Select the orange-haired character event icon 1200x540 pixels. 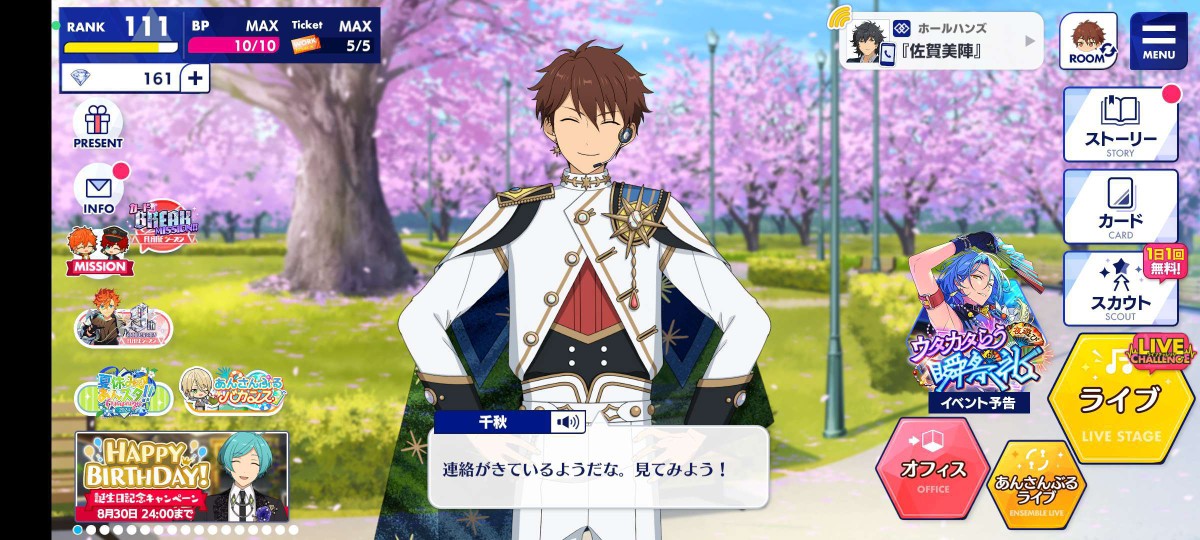pos(123,322)
